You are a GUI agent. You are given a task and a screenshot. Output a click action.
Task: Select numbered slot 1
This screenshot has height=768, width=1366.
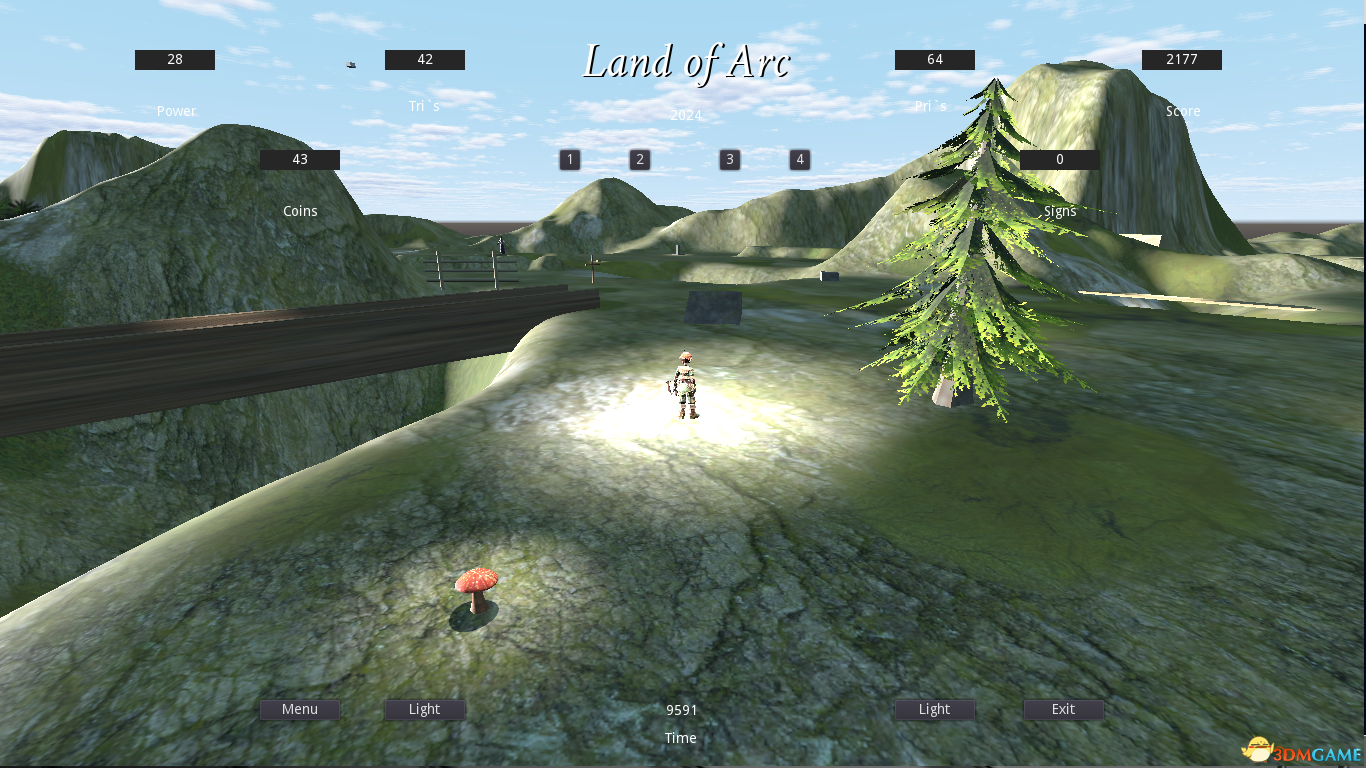tap(569, 159)
